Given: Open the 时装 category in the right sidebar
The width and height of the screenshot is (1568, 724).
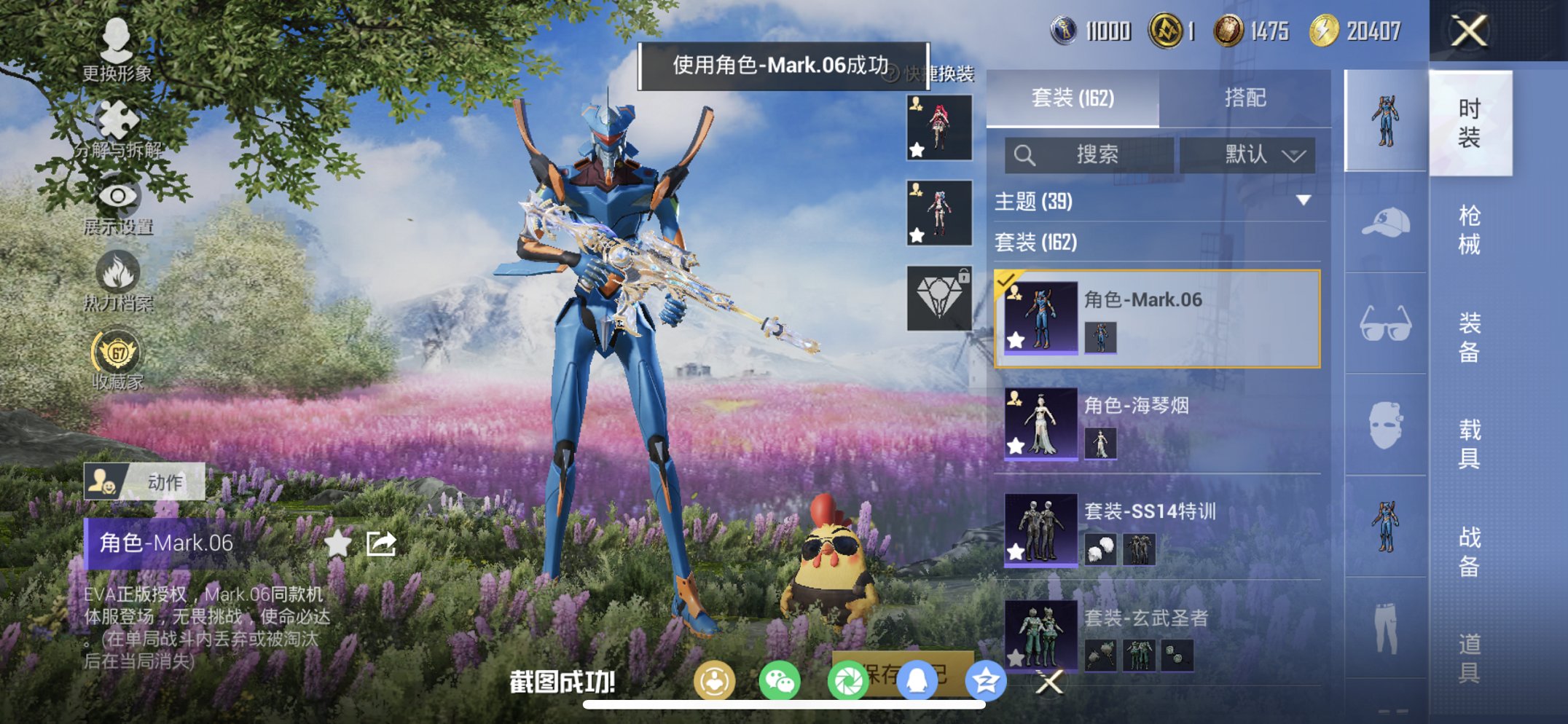Looking at the screenshot, I should click(x=1471, y=124).
